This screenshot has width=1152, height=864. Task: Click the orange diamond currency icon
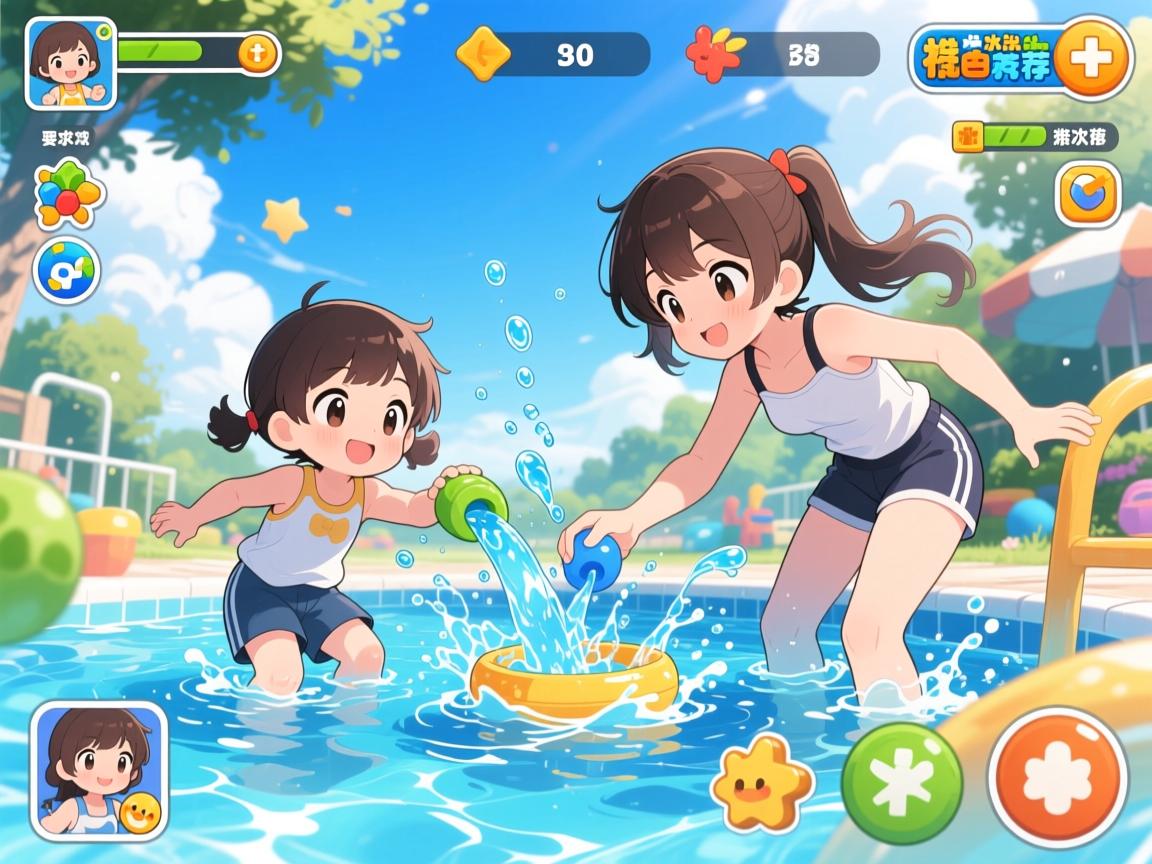pyautogui.click(x=483, y=53)
